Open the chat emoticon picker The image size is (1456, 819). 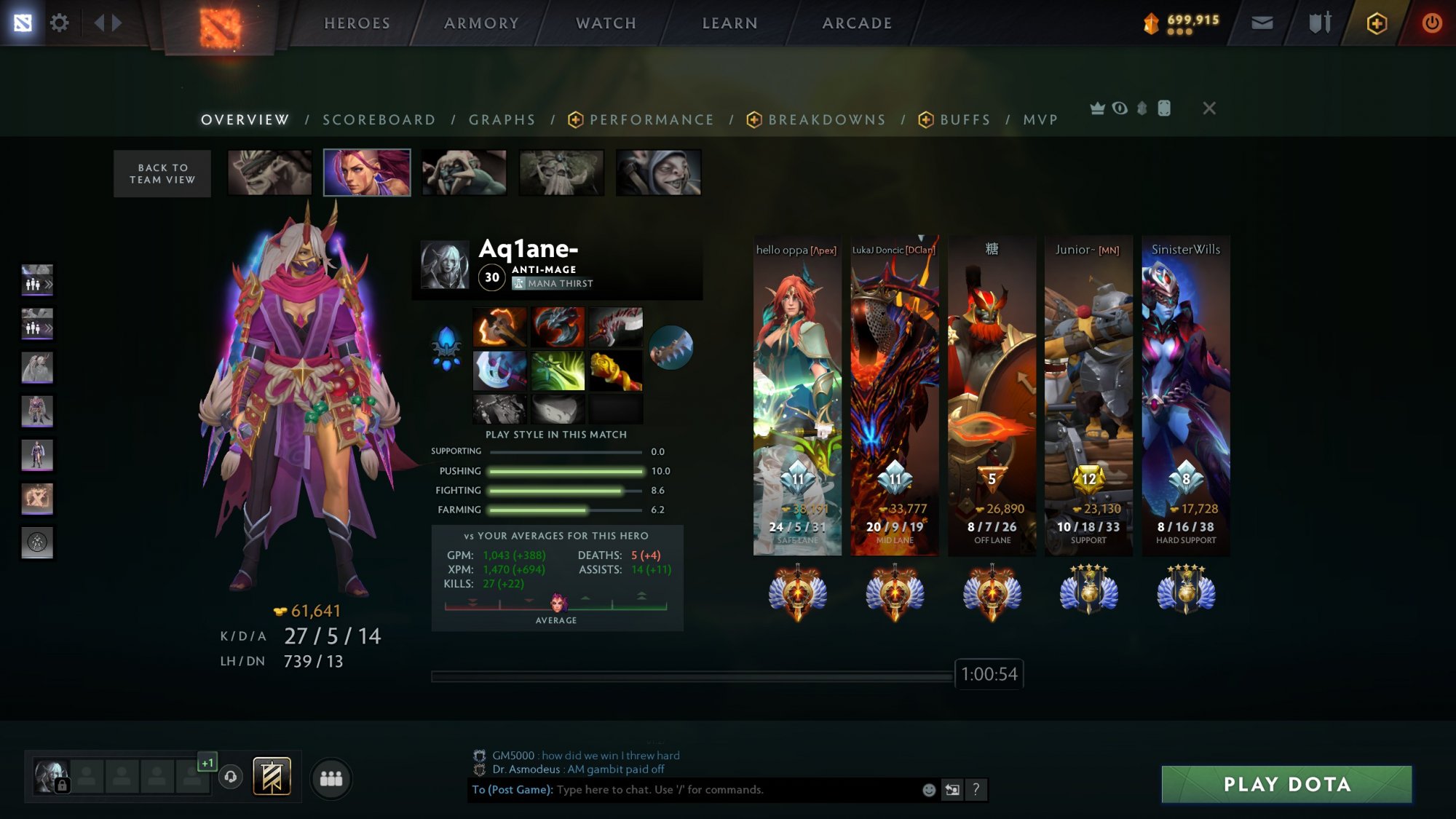click(x=929, y=790)
